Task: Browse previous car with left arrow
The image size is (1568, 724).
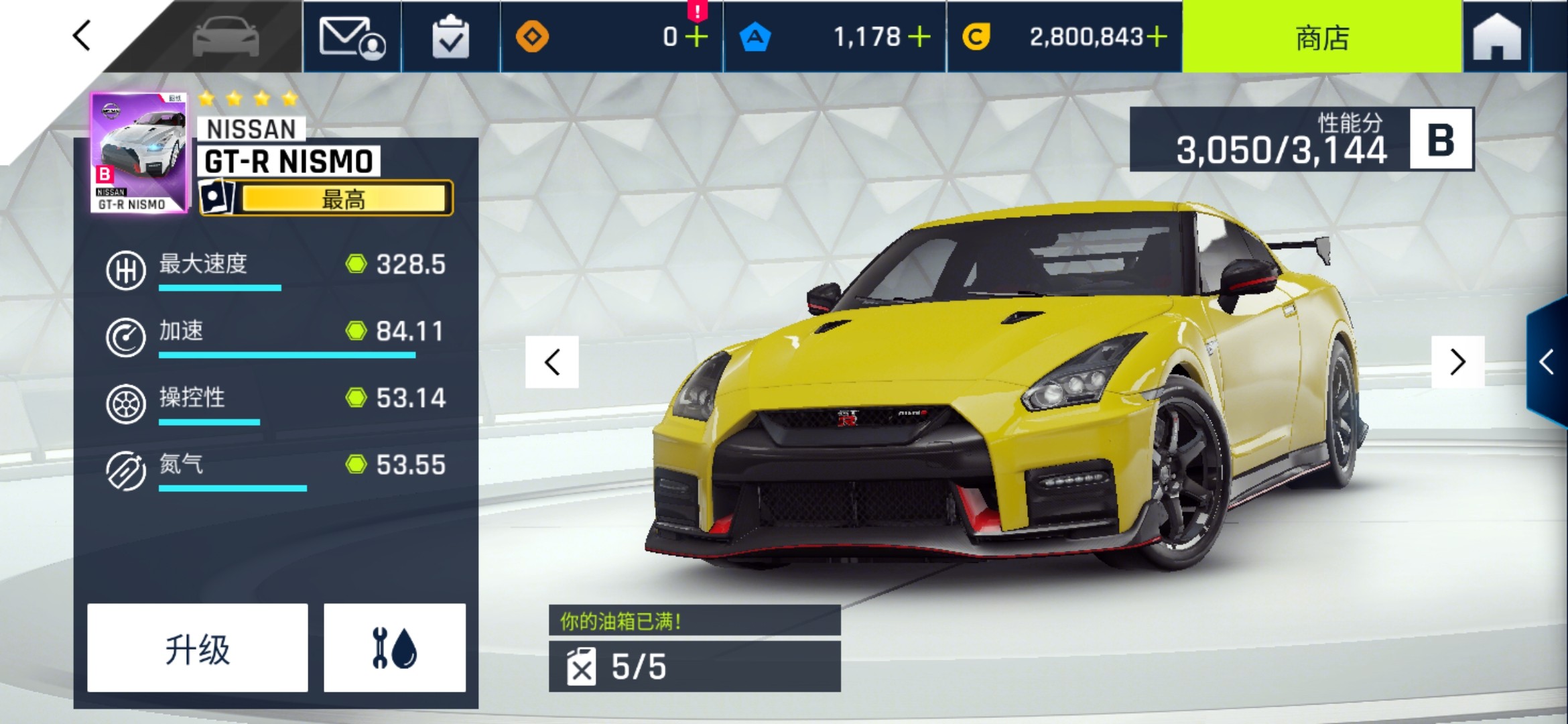Action: tap(551, 363)
